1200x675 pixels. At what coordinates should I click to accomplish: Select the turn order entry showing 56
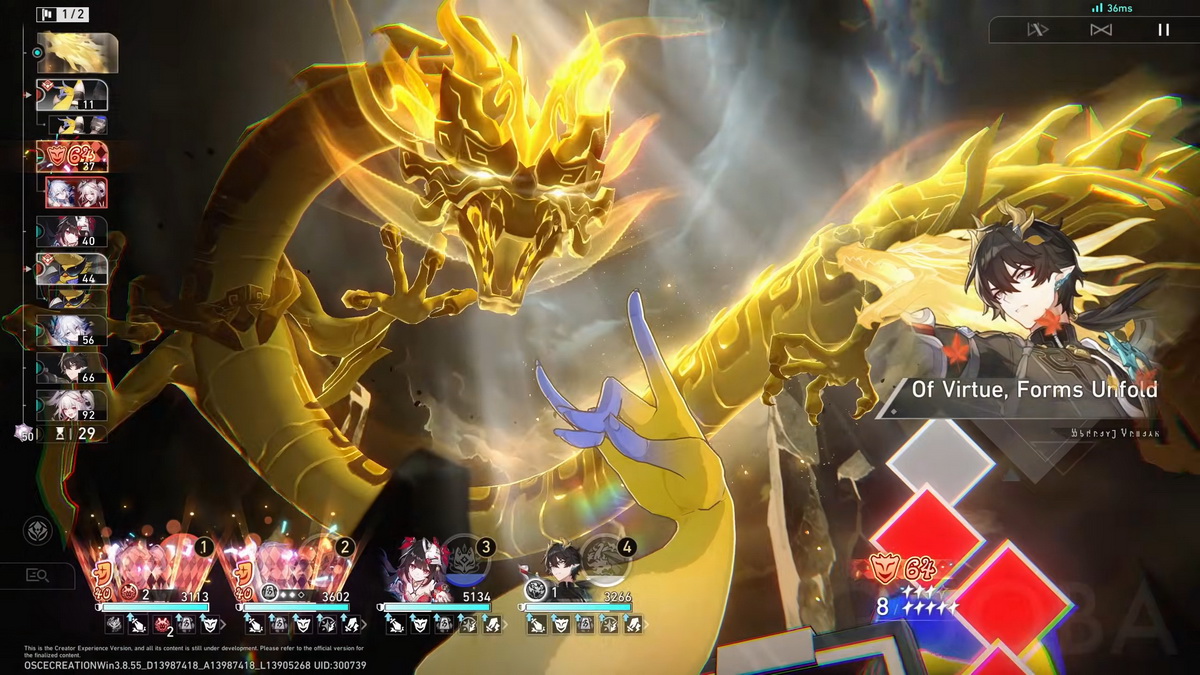coord(71,330)
